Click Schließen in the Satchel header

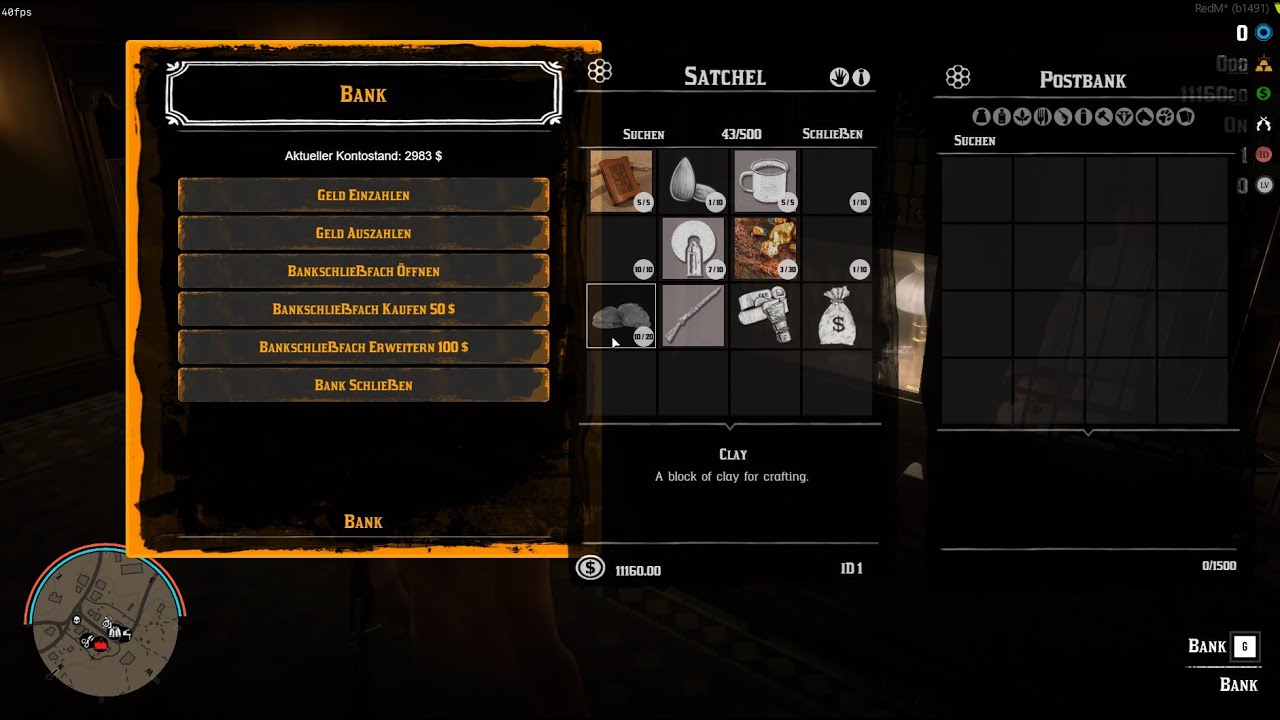(832, 134)
